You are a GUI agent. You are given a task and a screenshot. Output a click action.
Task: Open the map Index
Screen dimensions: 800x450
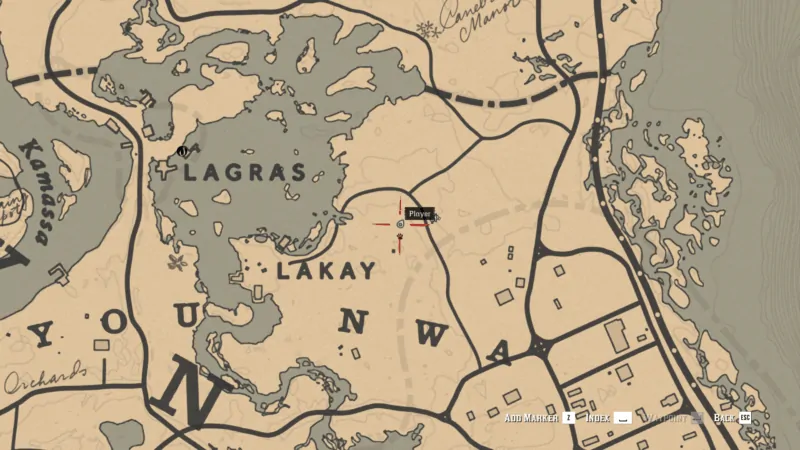[600, 417]
